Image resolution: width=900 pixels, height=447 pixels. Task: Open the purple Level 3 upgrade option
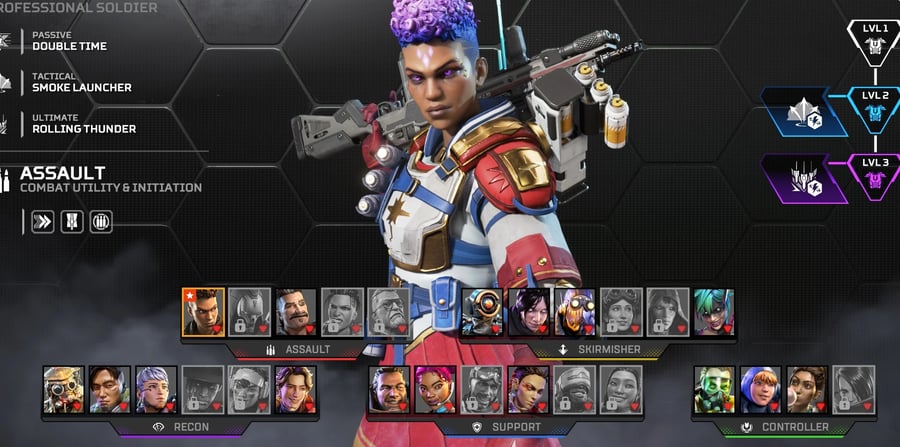pos(804,178)
